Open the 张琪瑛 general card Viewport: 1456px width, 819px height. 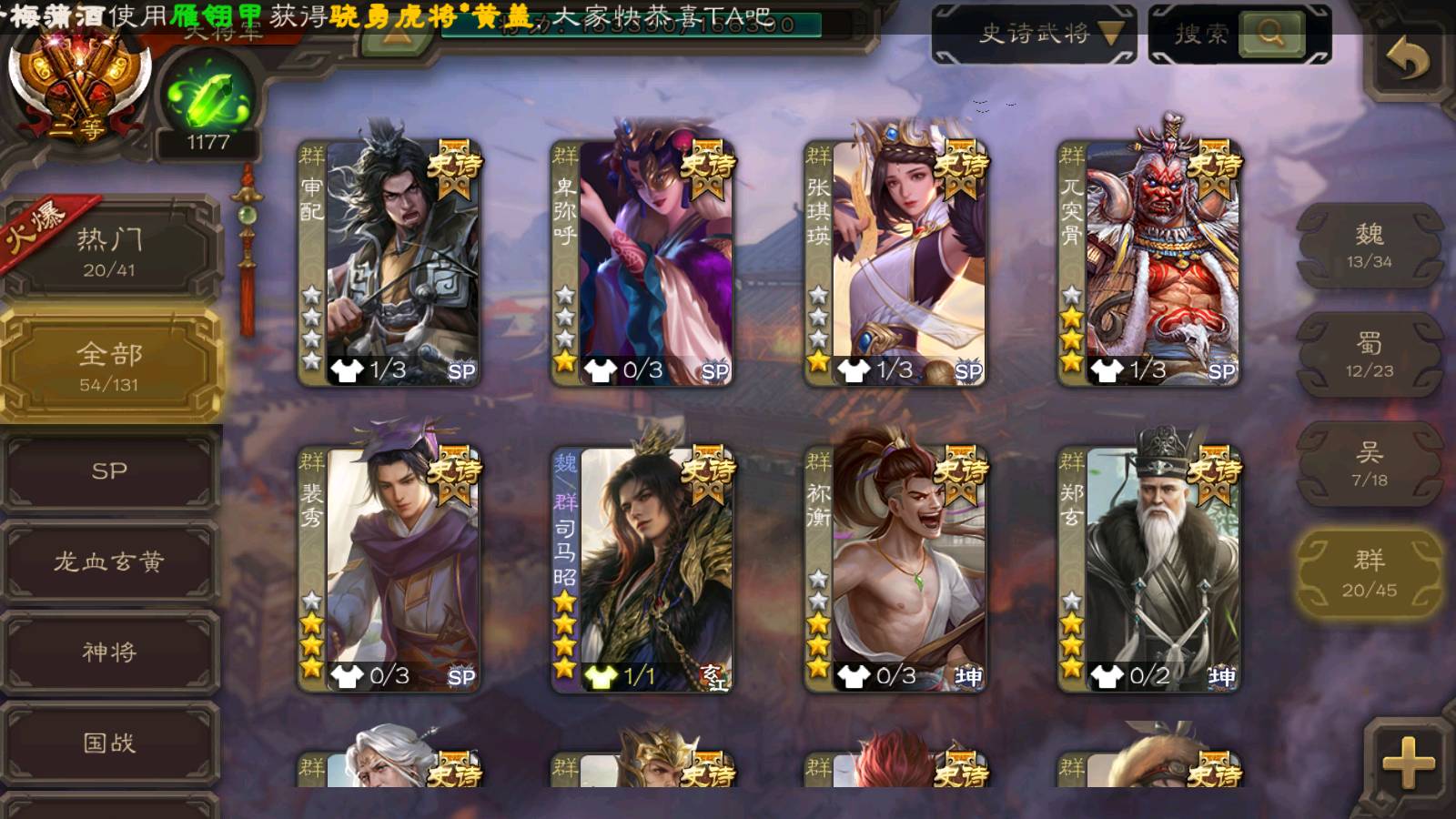[897, 262]
